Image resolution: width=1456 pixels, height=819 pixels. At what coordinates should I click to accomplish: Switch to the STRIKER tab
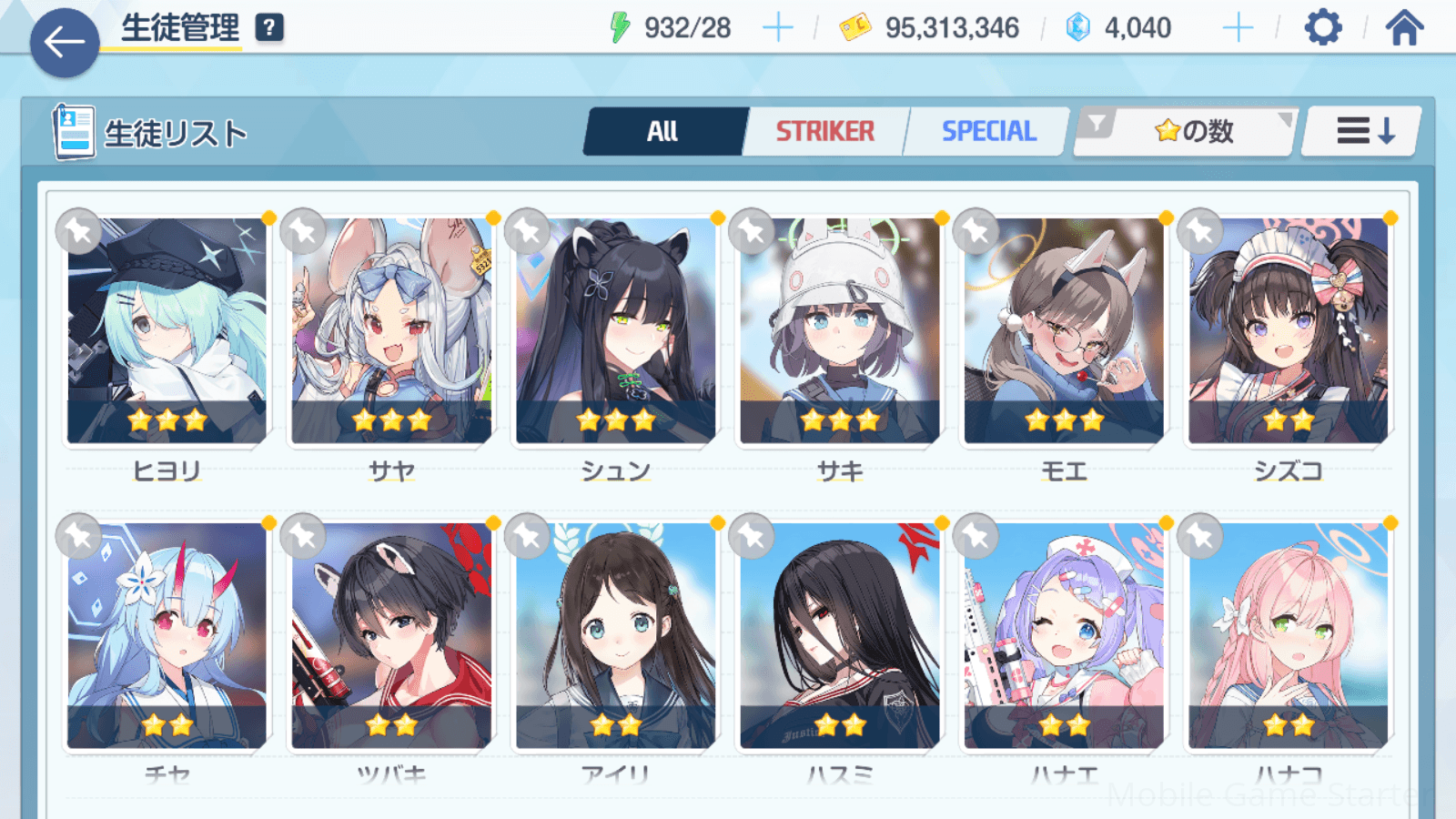click(x=824, y=132)
